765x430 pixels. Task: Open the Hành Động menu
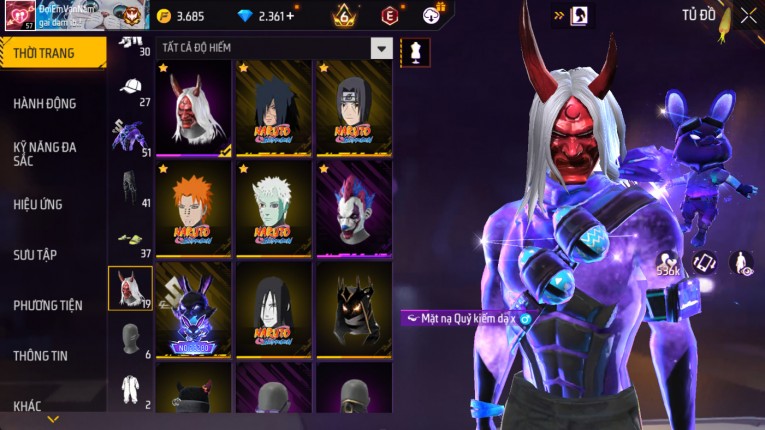pyautogui.click(x=45, y=103)
